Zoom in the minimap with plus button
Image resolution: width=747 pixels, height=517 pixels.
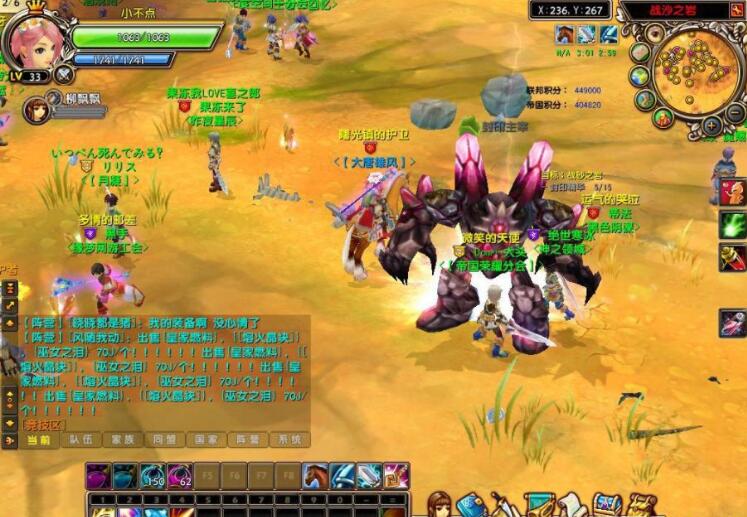711,126
